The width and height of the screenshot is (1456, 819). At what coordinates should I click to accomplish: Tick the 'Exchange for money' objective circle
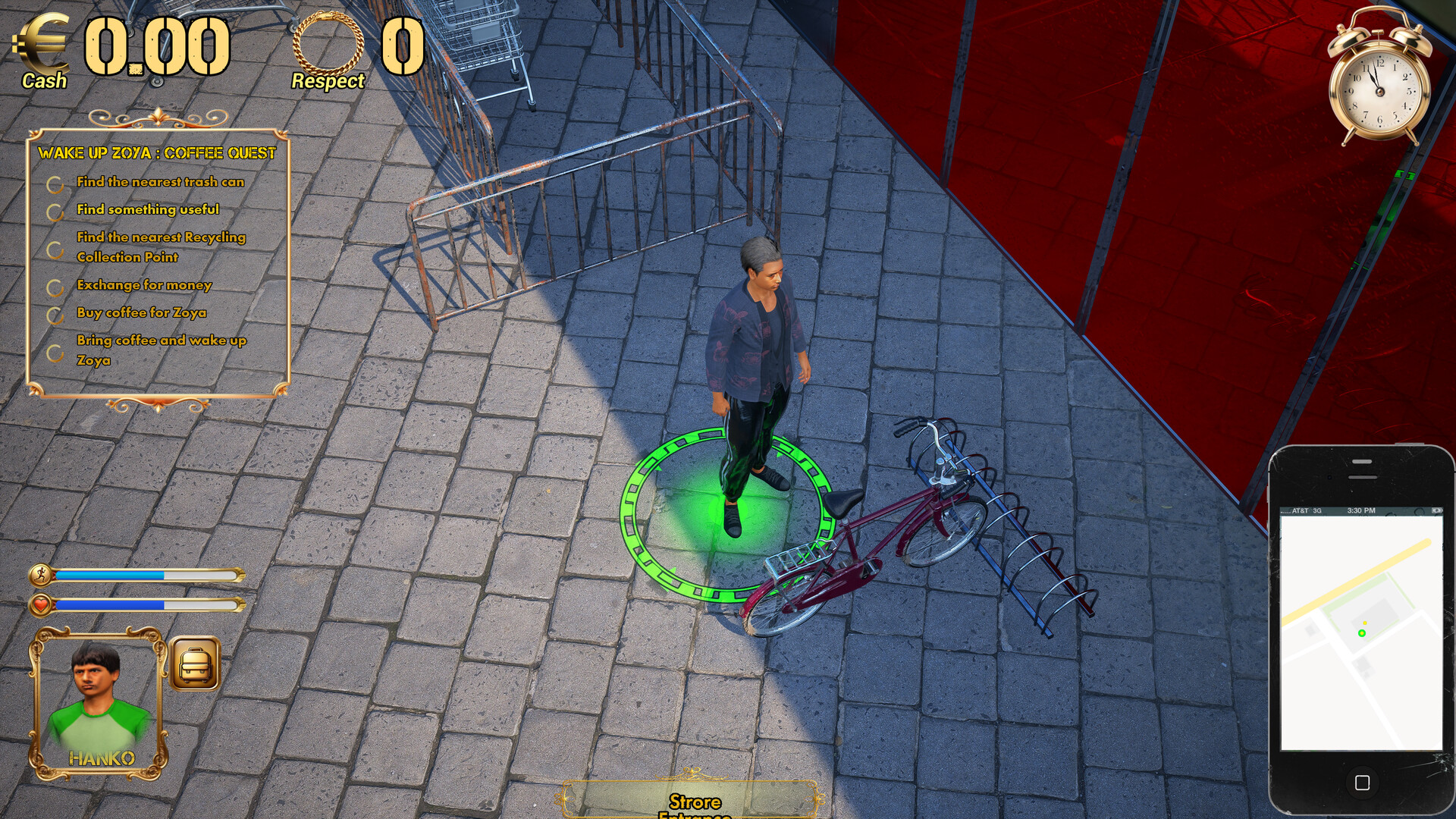[x=55, y=286]
